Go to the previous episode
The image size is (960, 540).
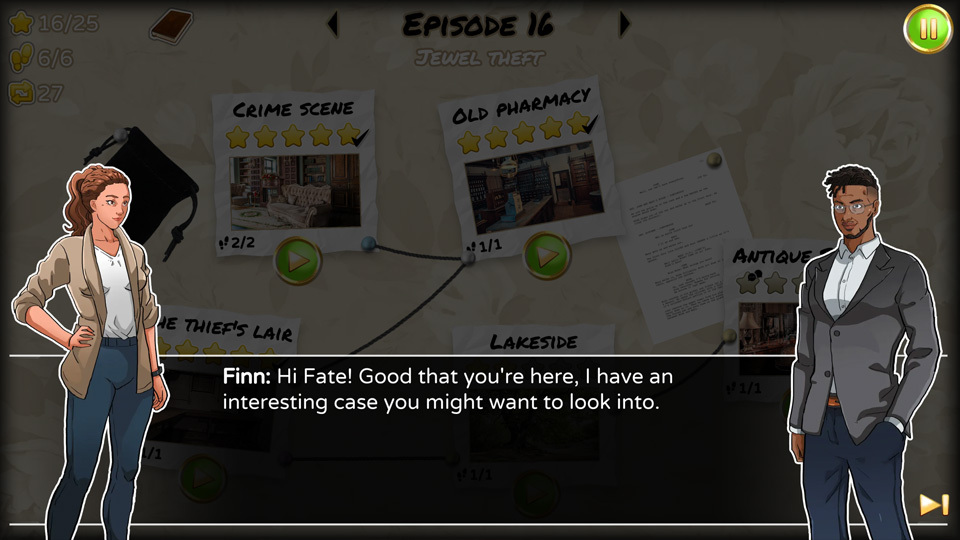(x=333, y=24)
